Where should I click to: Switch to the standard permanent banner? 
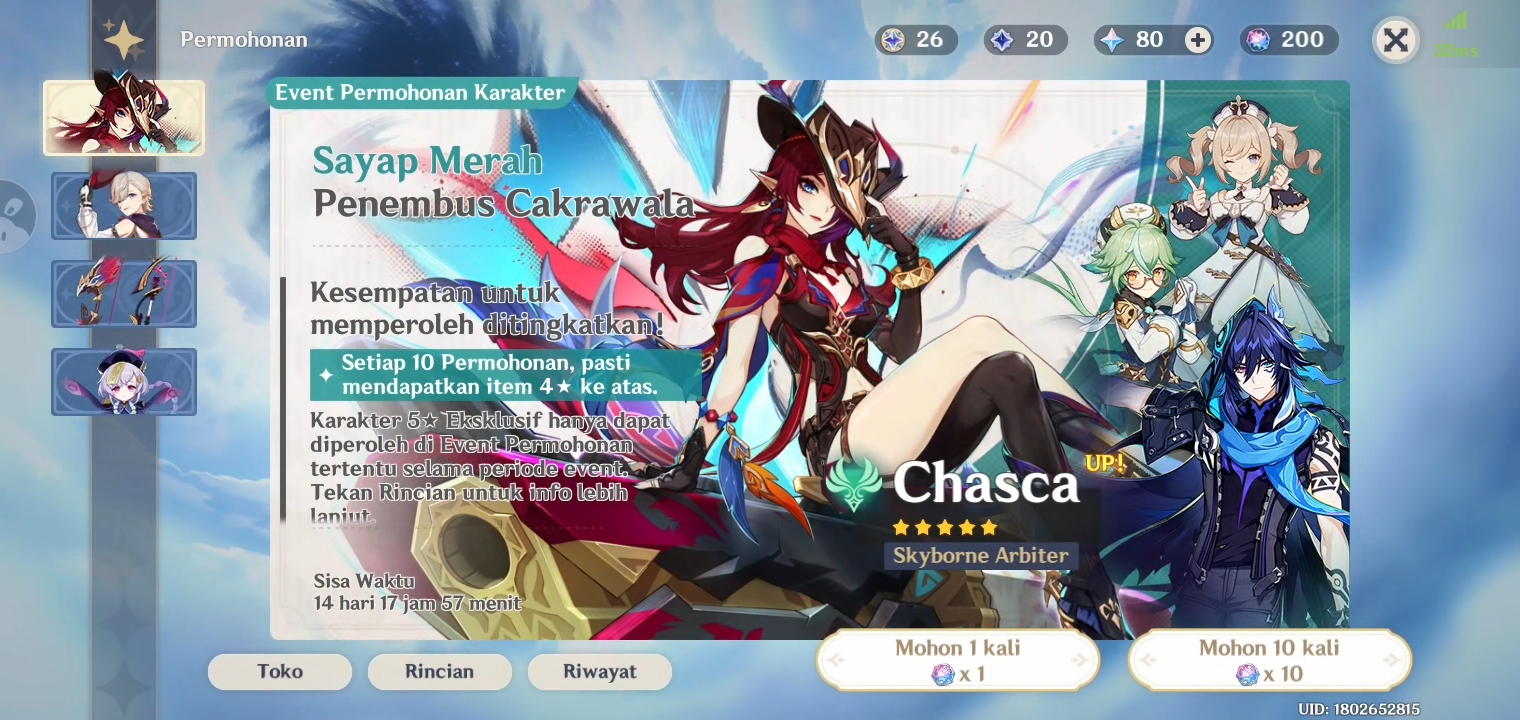click(x=124, y=382)
